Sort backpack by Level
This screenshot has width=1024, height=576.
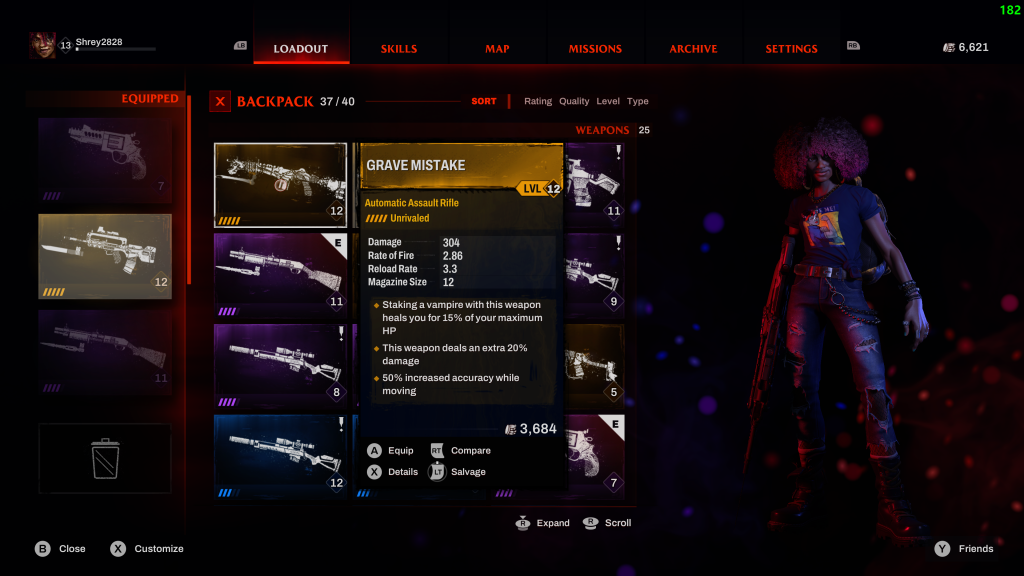[608, 102]
